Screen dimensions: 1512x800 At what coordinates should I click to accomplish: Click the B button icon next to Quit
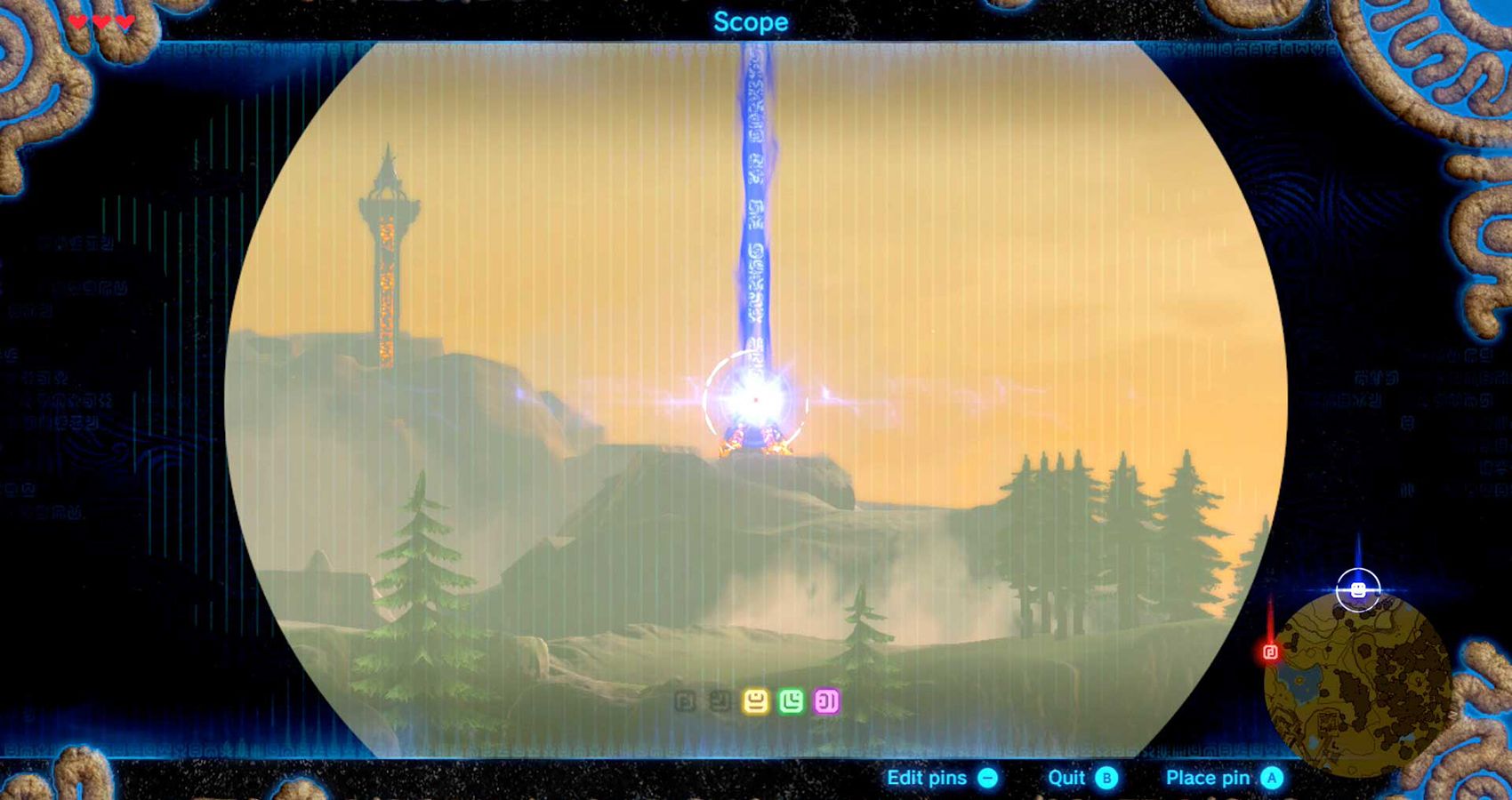1106,779
